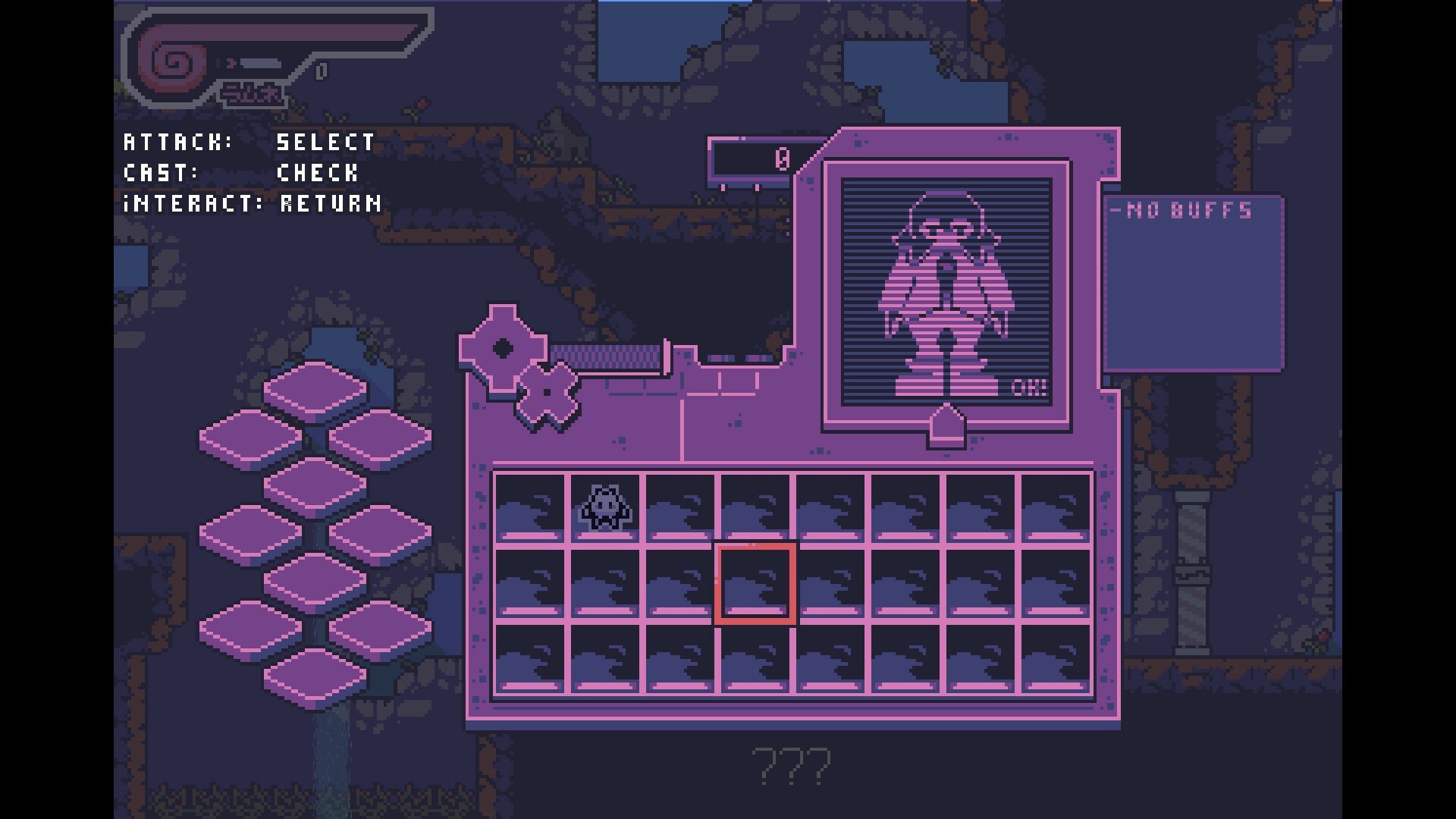
Task: Expand the arrow pointer under the portrait frame
Action: (946, 425)
